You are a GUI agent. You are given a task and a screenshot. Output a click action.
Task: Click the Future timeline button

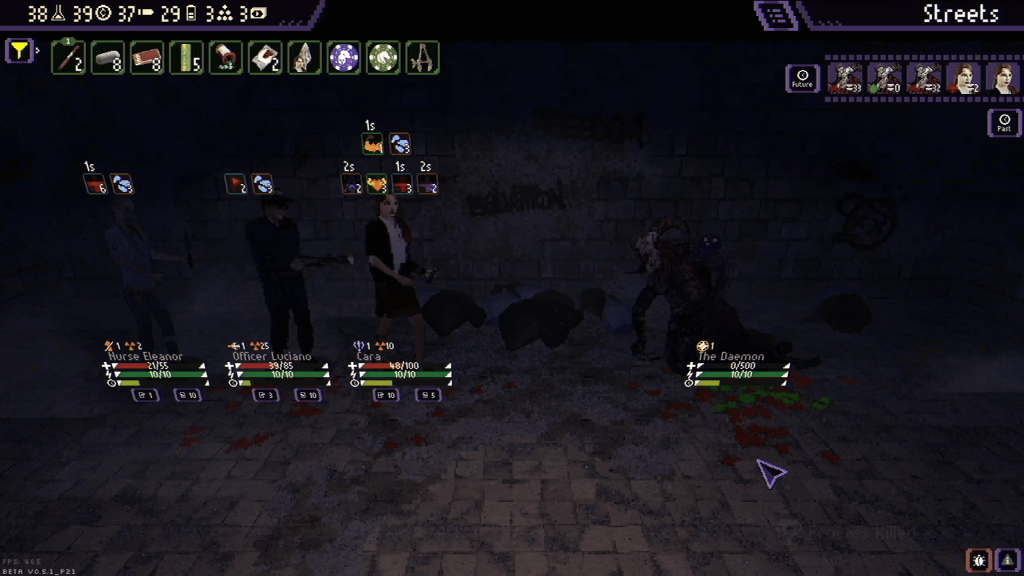pyautogui.click(x=802, y=78)
